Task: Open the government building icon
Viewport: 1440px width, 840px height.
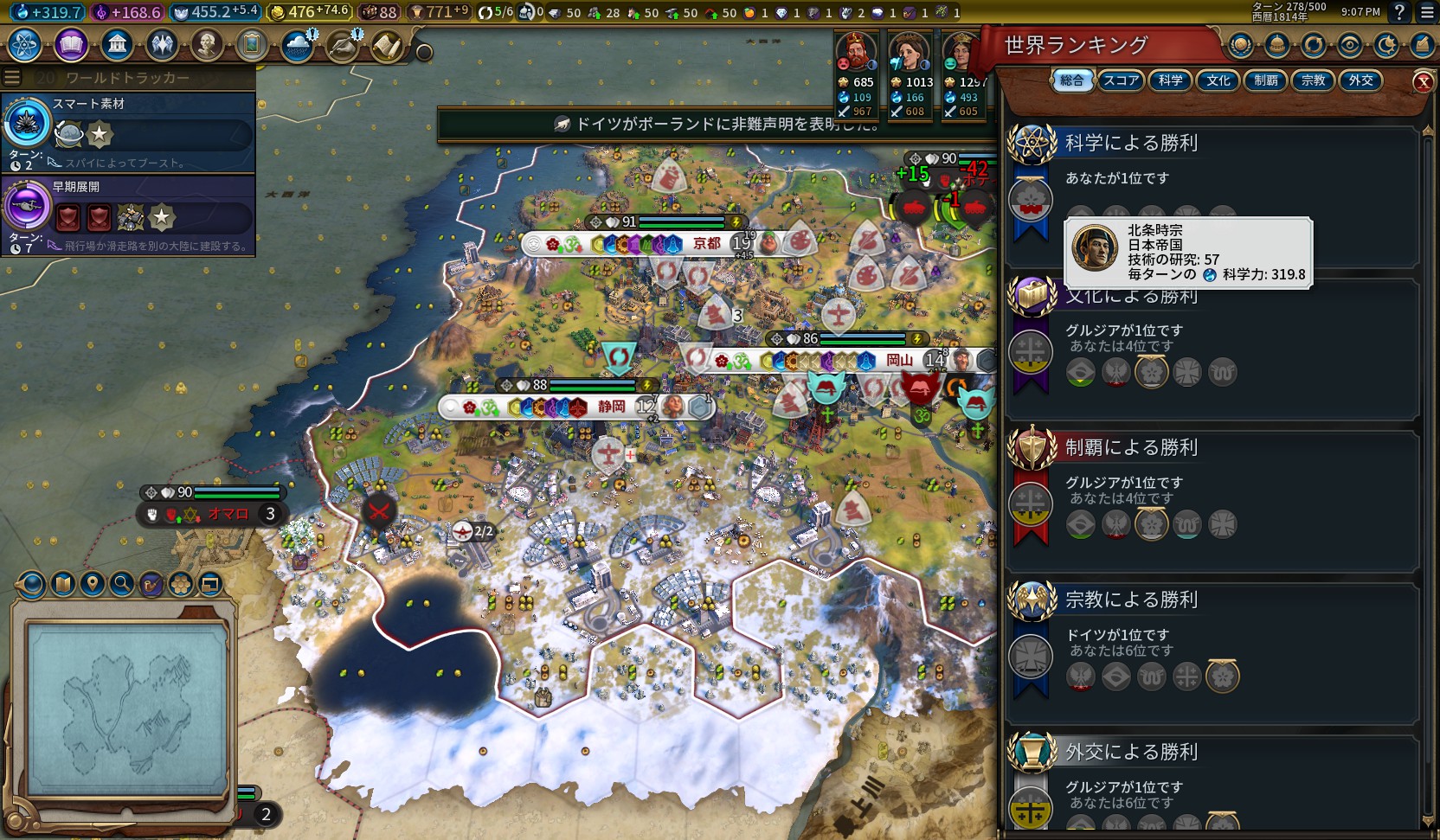Action: [117, 44]
